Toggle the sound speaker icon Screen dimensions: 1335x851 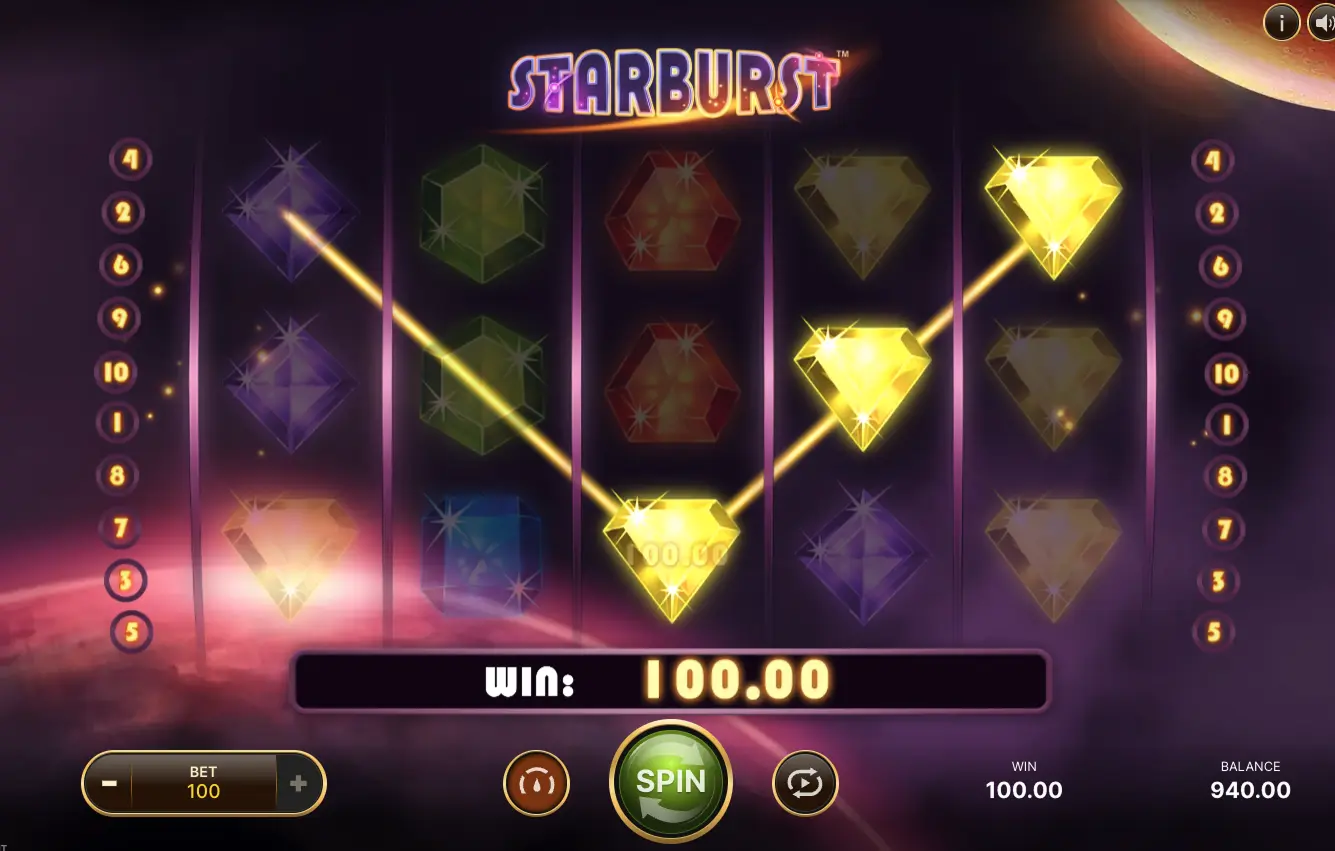(1322, 22)
